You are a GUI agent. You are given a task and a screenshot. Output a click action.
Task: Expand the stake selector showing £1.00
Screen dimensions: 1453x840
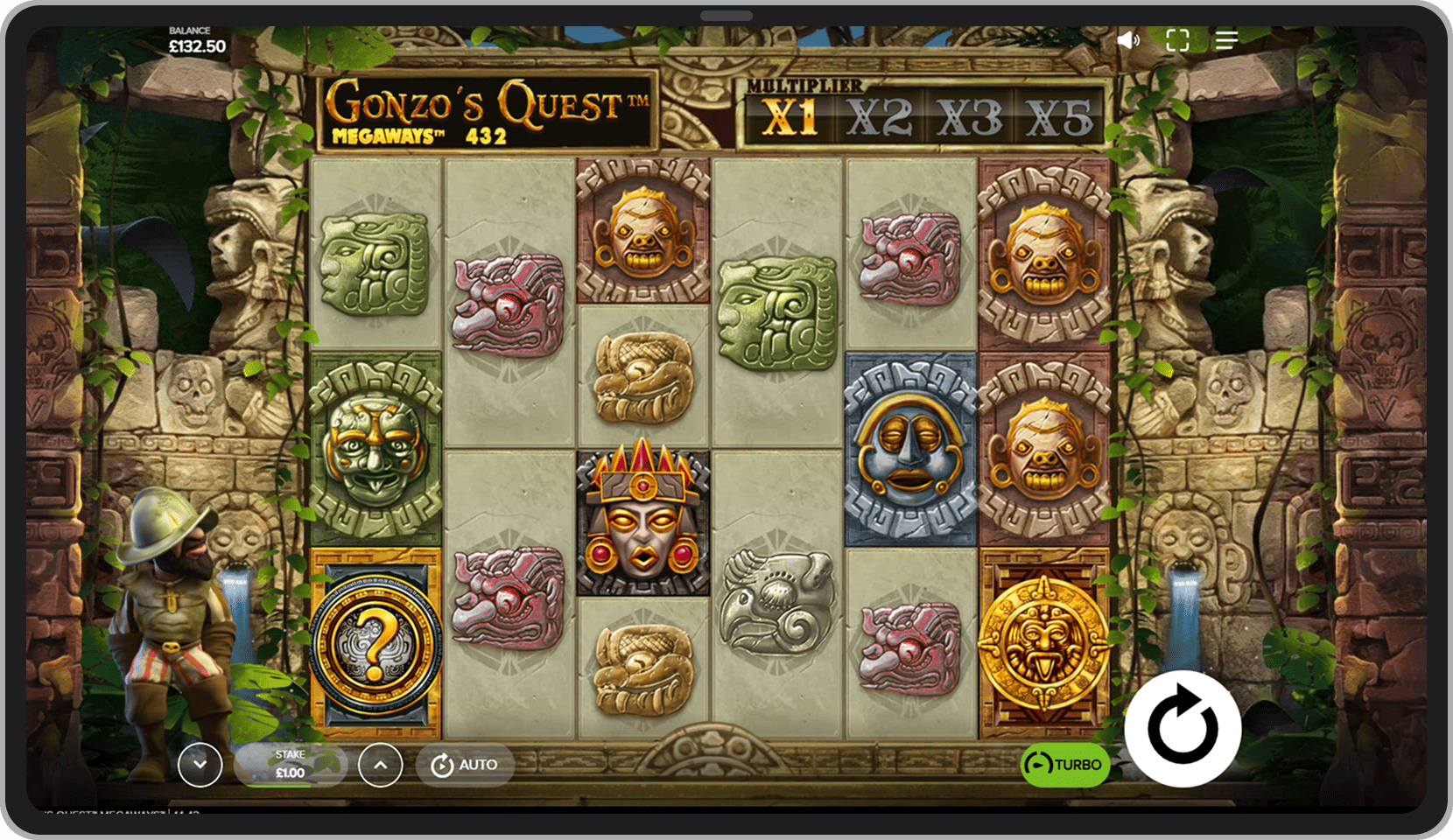click(289, 764)
